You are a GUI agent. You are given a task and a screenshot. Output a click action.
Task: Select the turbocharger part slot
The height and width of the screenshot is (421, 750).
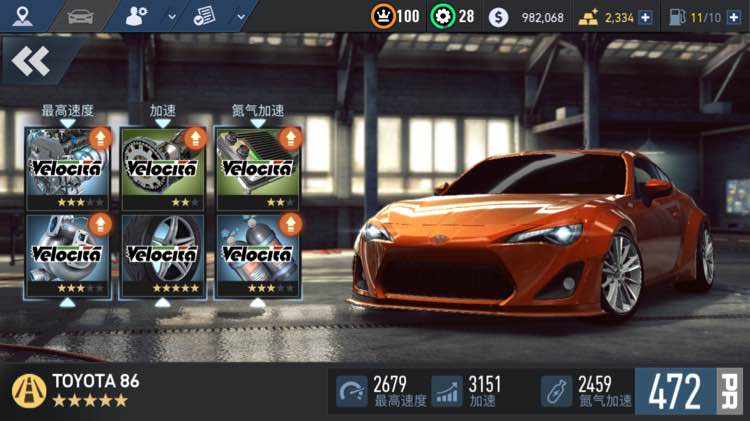[x=67, y=254]
